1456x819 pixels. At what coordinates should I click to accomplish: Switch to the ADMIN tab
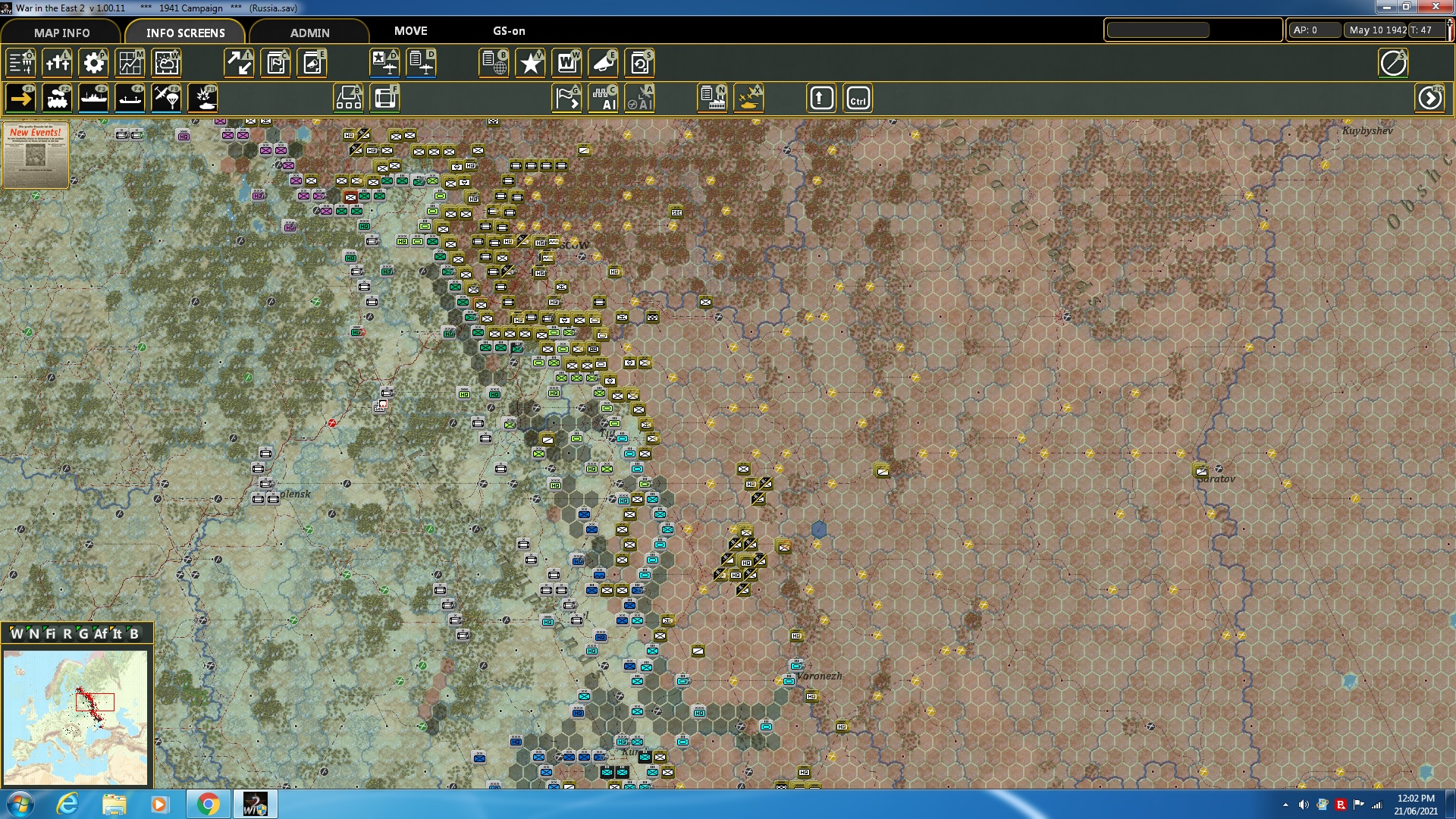coord(309,33)
